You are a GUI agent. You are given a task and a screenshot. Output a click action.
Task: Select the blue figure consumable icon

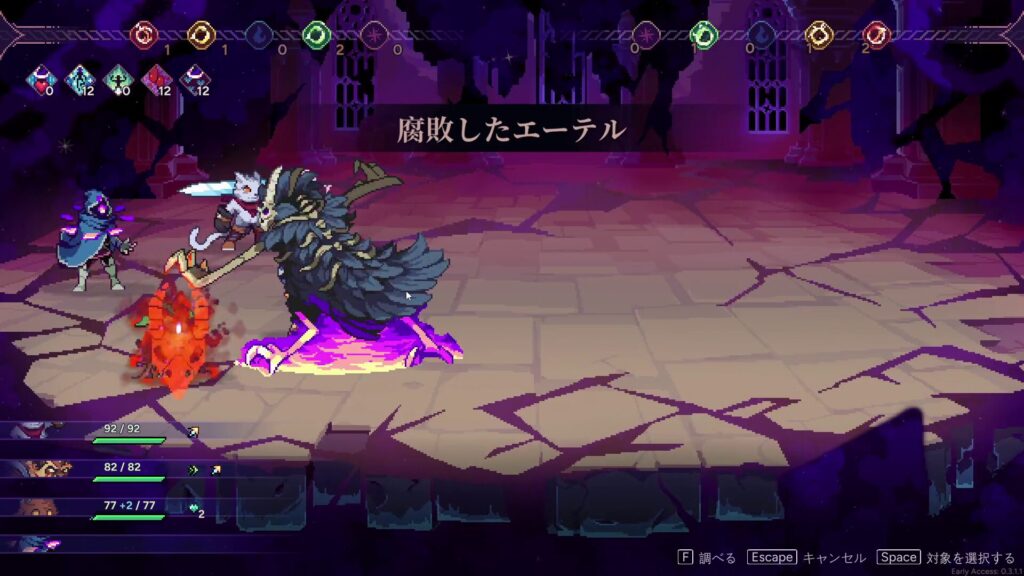(x=80, y=79)
